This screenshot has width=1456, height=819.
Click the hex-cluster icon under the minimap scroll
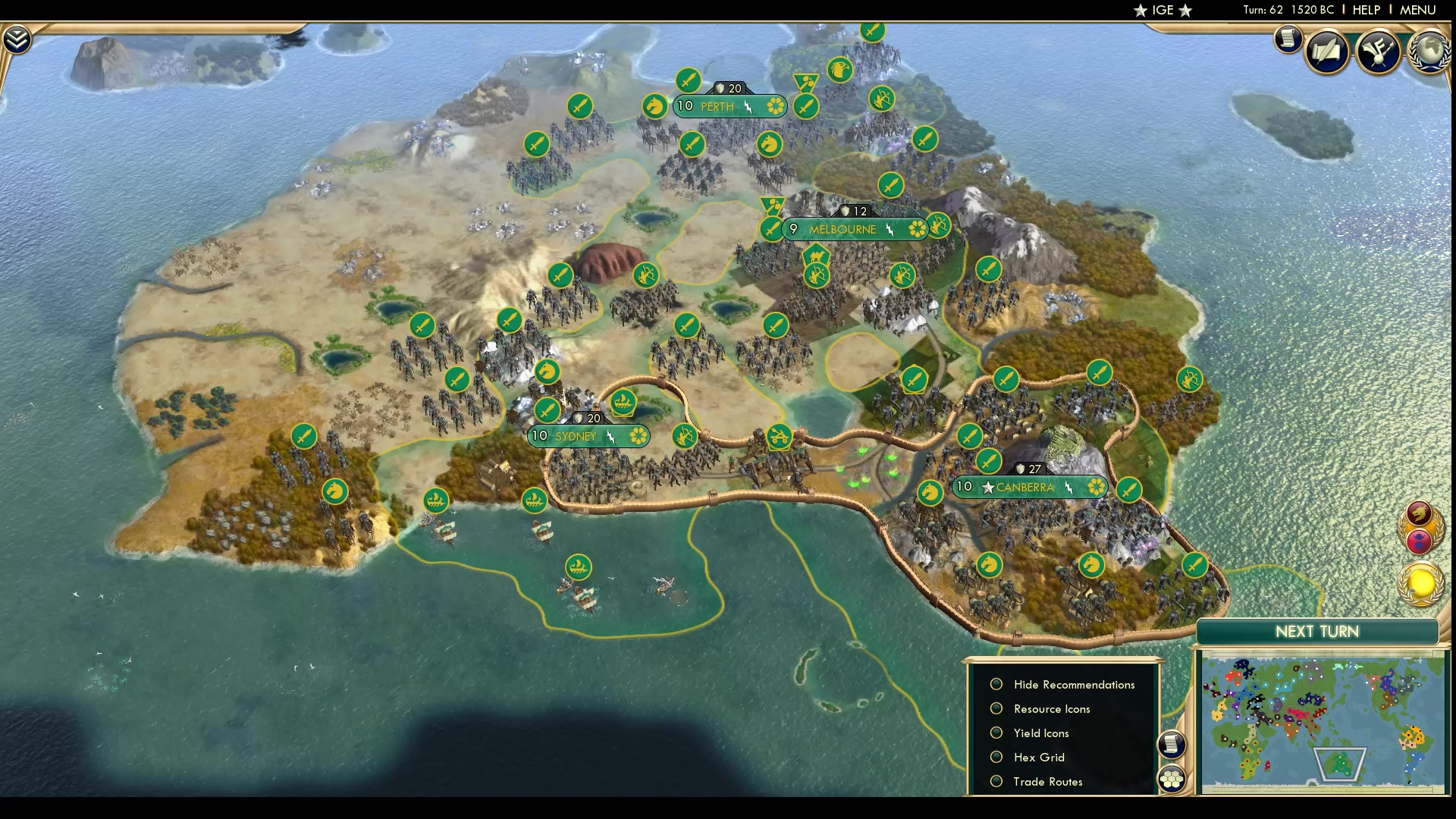(x=1172, y=777)
